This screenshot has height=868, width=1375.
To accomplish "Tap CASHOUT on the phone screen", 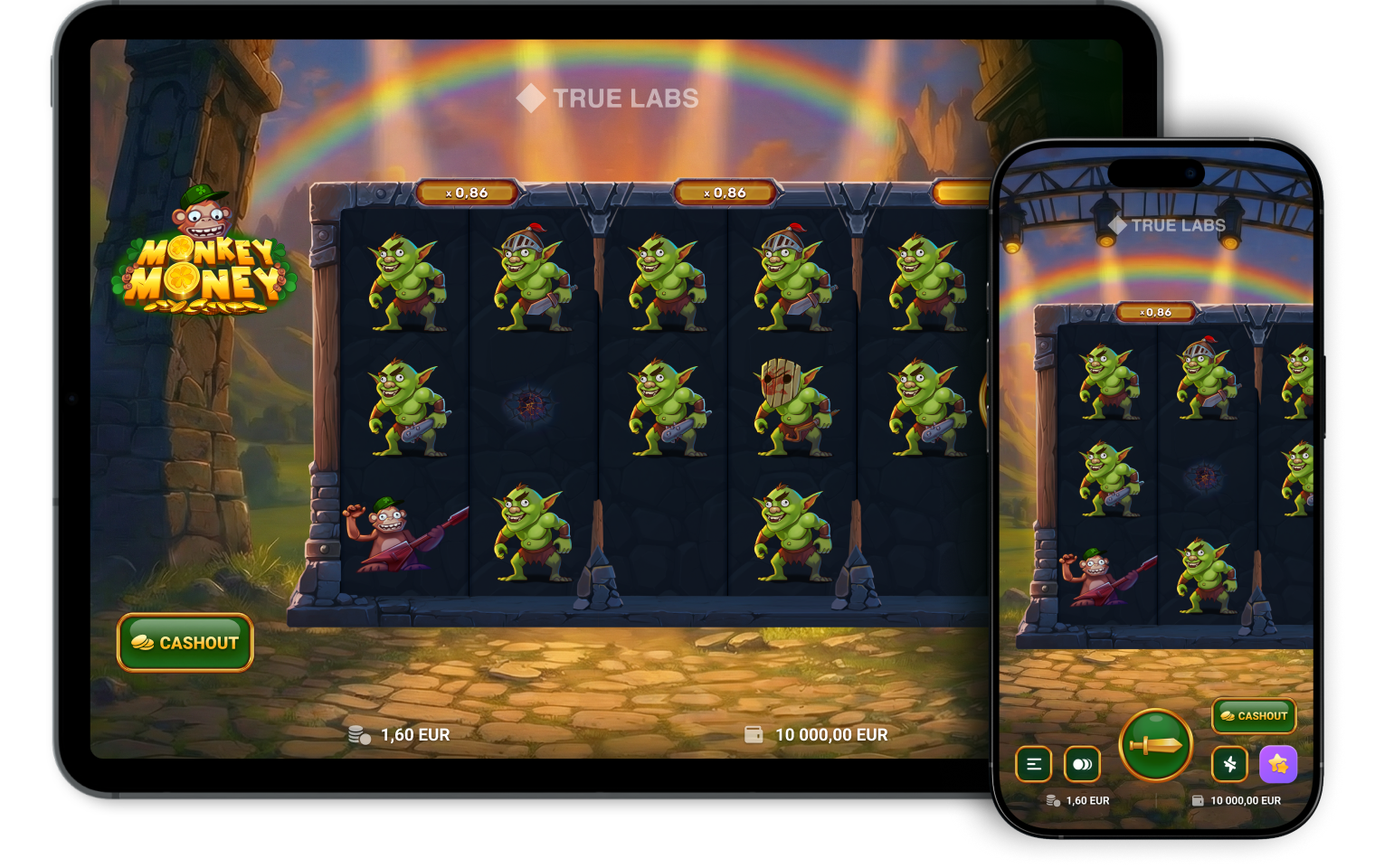I will coord(1254,716).
